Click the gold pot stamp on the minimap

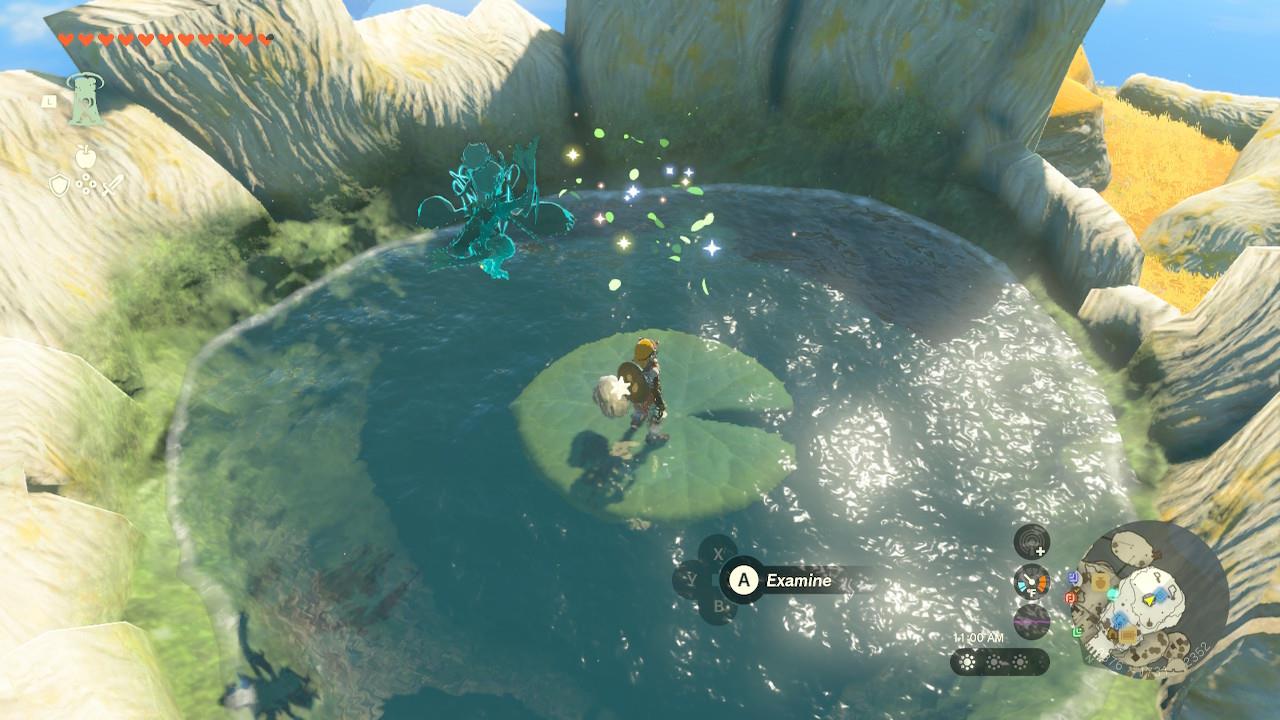click(x=1098, y=580)
